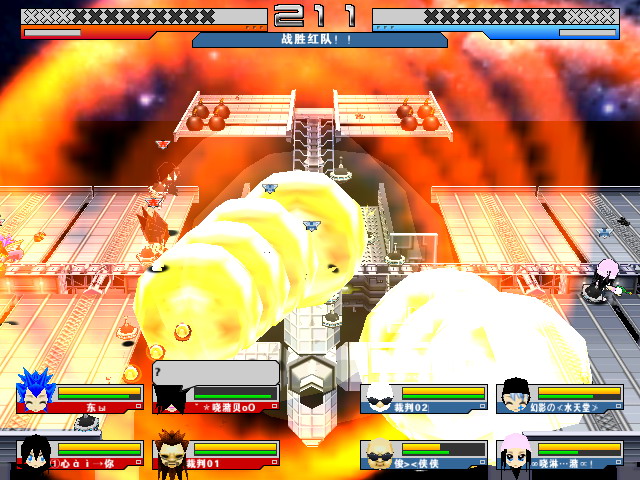640x480 pixels.
Task: Click the 裁判02 player panel
Action: (x=424, y=398)
